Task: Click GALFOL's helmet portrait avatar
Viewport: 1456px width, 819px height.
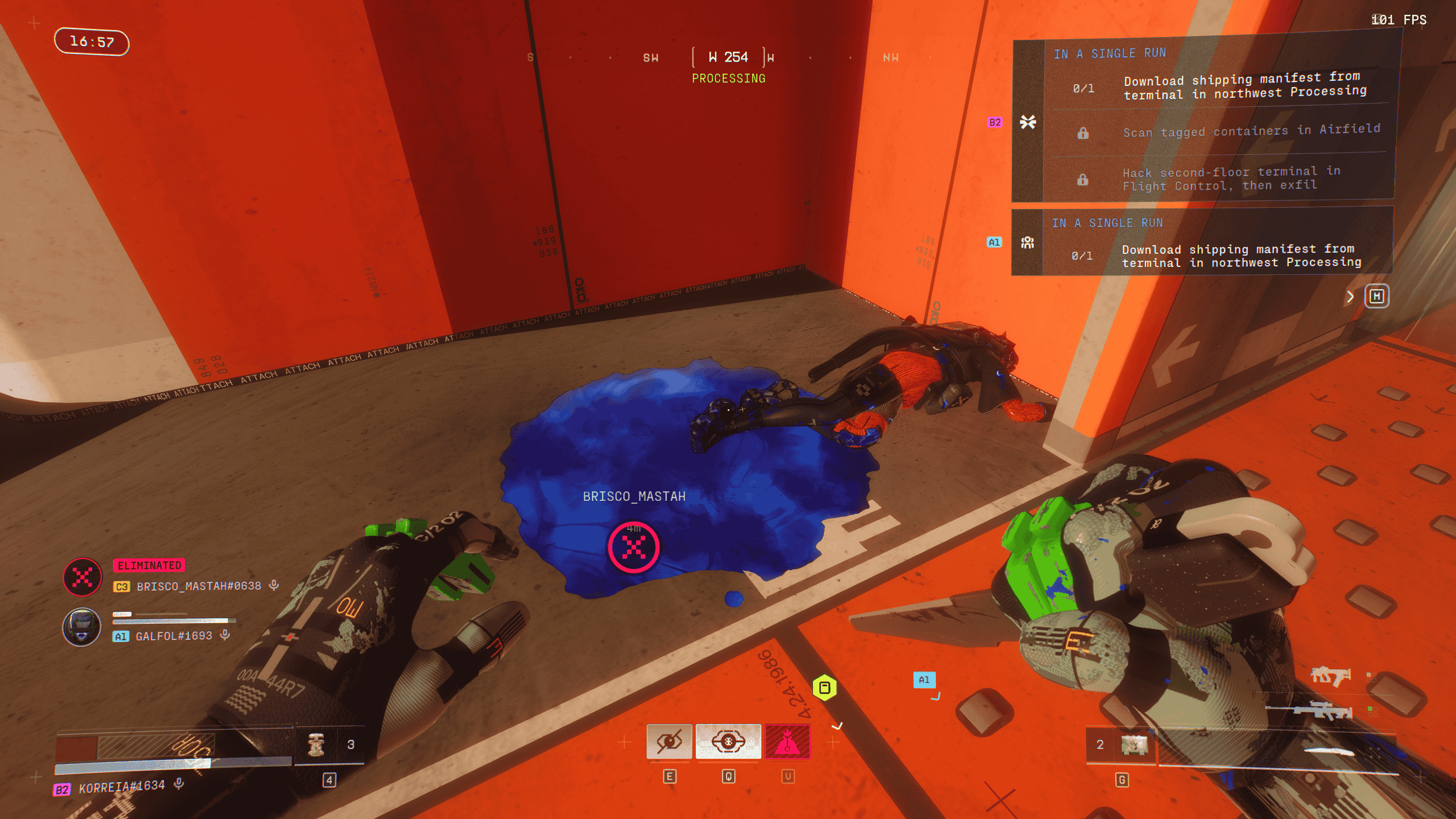Action: click(82, 627)
